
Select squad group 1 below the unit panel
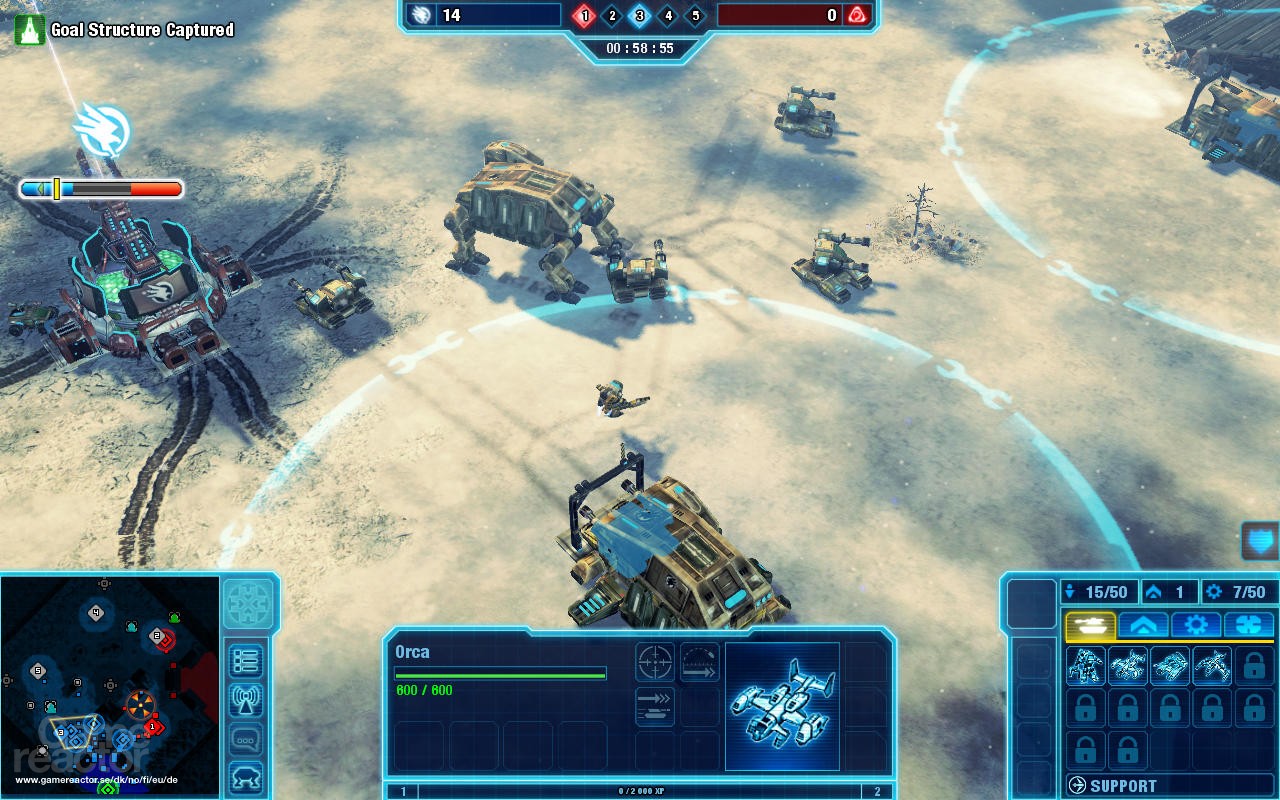(405, 790)
